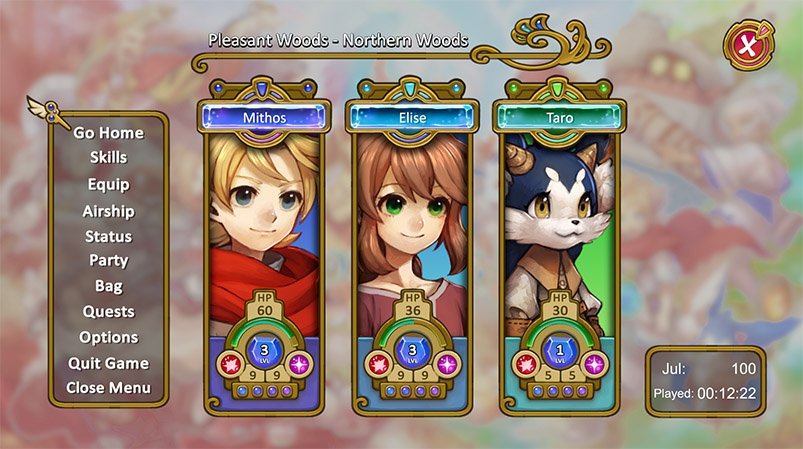Show the Quests list
Image resolution: width=803 pixels, height=449 pixels.
[x=108, y=312]
